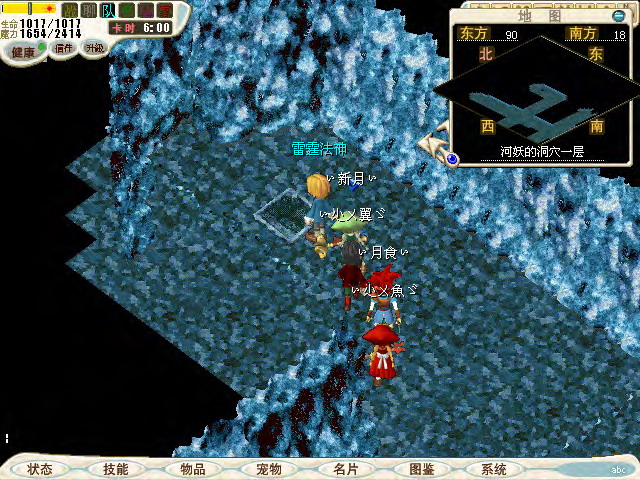Open the 物品 items menu
This screenshot has height=480, width=640.
click(192, 469)
